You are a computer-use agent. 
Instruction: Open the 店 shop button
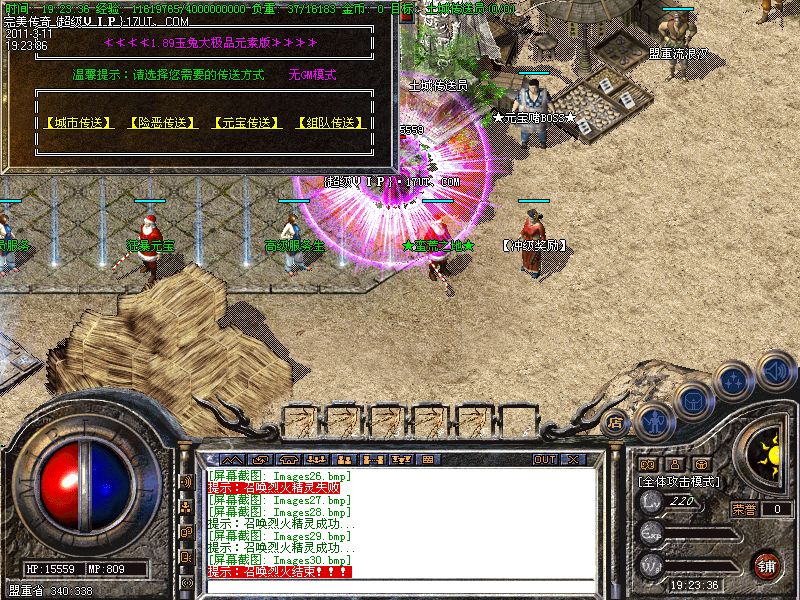pos(615,422)
